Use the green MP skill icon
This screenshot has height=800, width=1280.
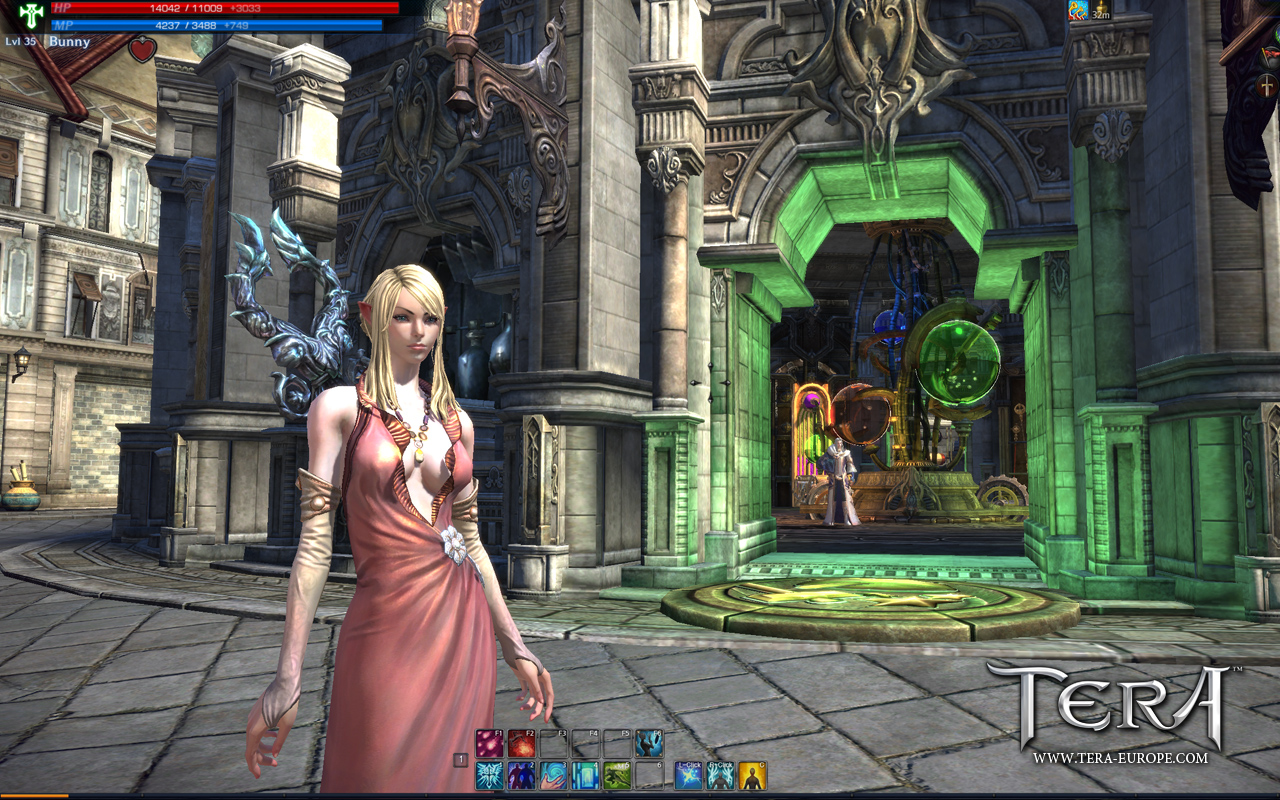[x=617, y=775]
